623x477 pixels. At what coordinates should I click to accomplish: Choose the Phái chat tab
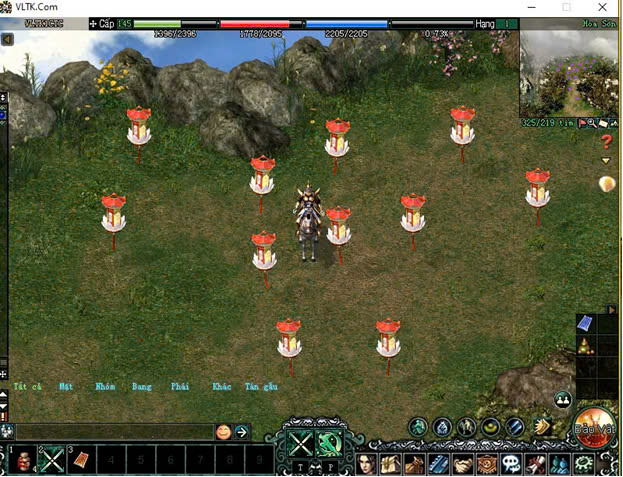coord(180,386)
